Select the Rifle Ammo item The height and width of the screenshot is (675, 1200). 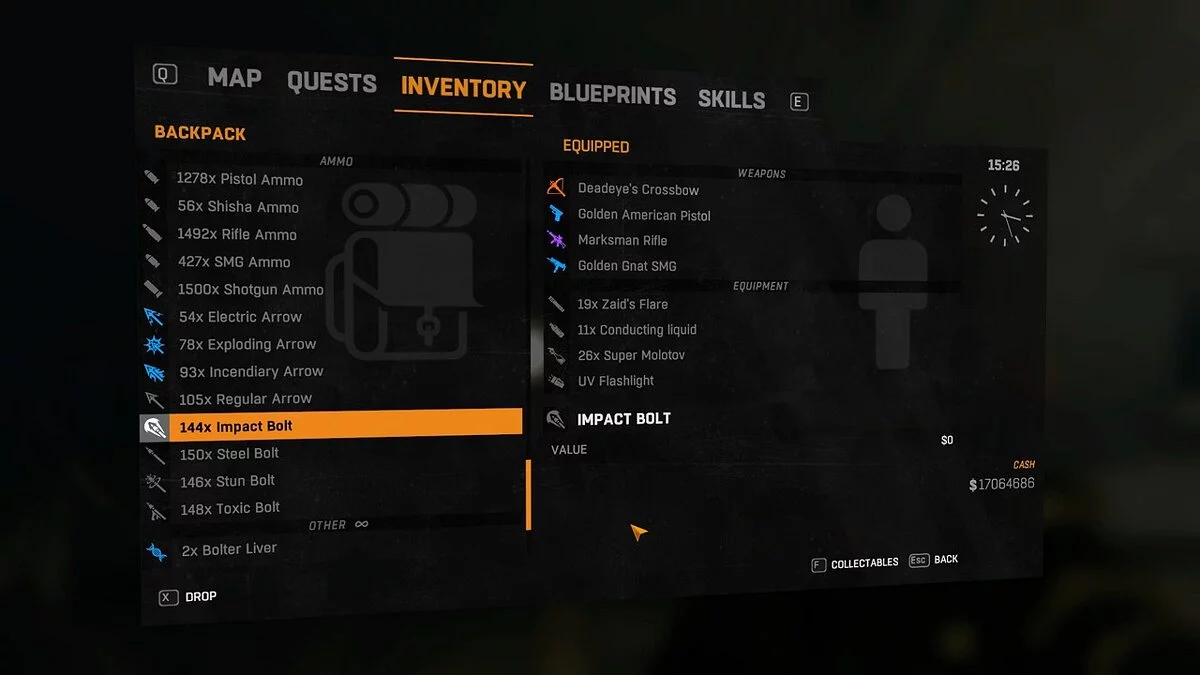[x=237, y=235]
